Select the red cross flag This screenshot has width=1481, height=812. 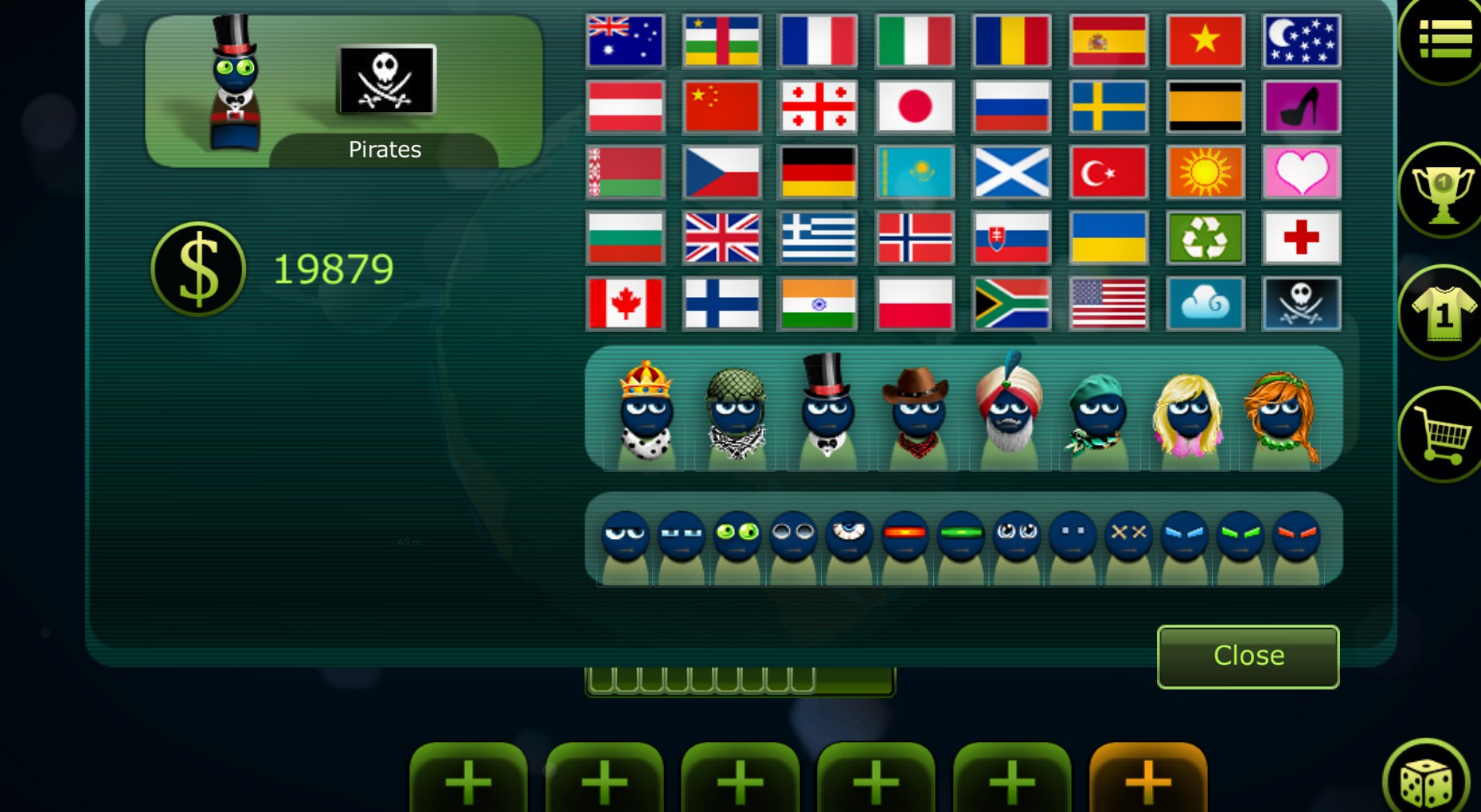(1302, 238)
